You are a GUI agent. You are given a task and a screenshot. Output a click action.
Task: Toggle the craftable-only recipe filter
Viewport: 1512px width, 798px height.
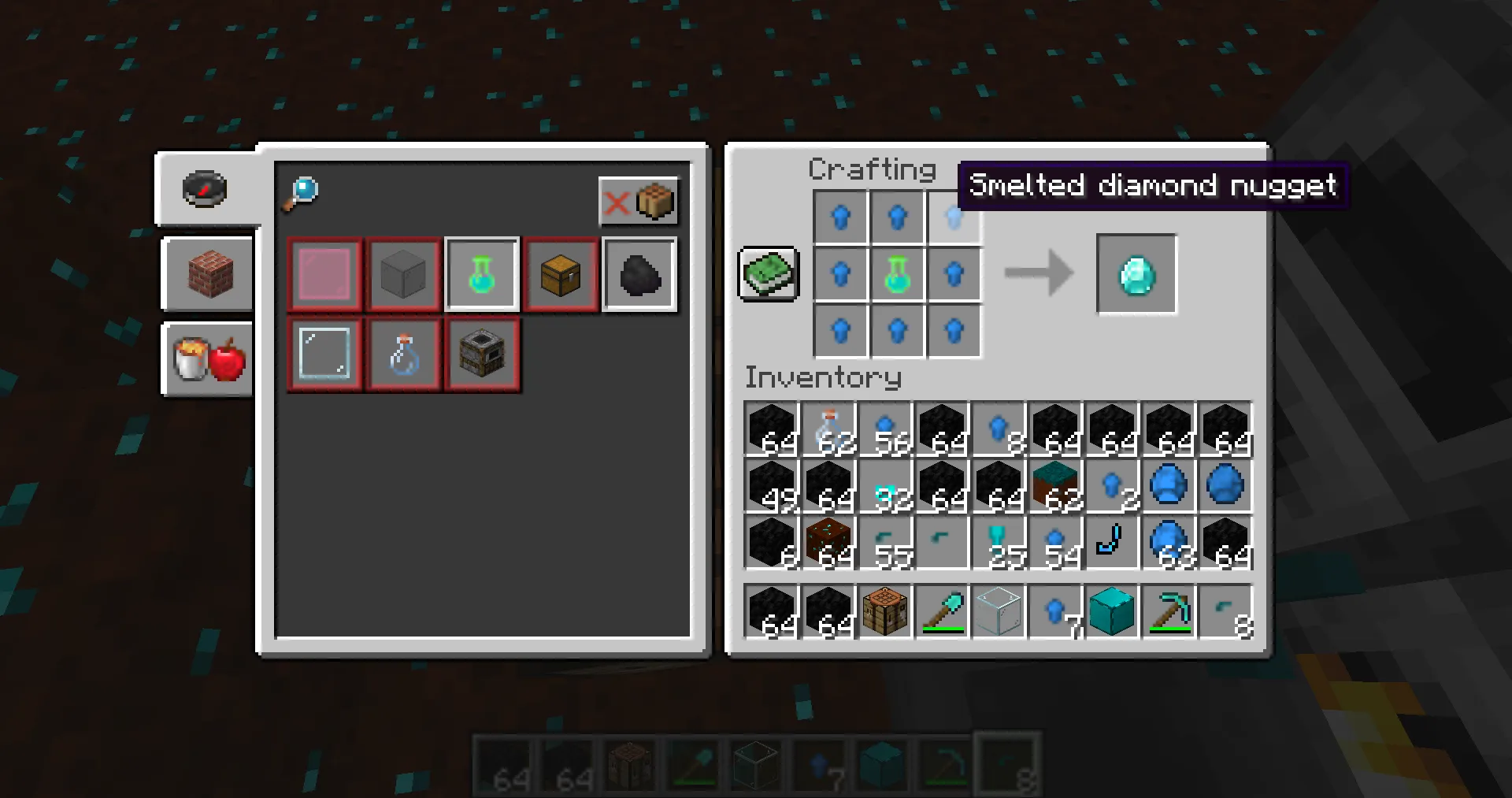(x=638, y=202)
